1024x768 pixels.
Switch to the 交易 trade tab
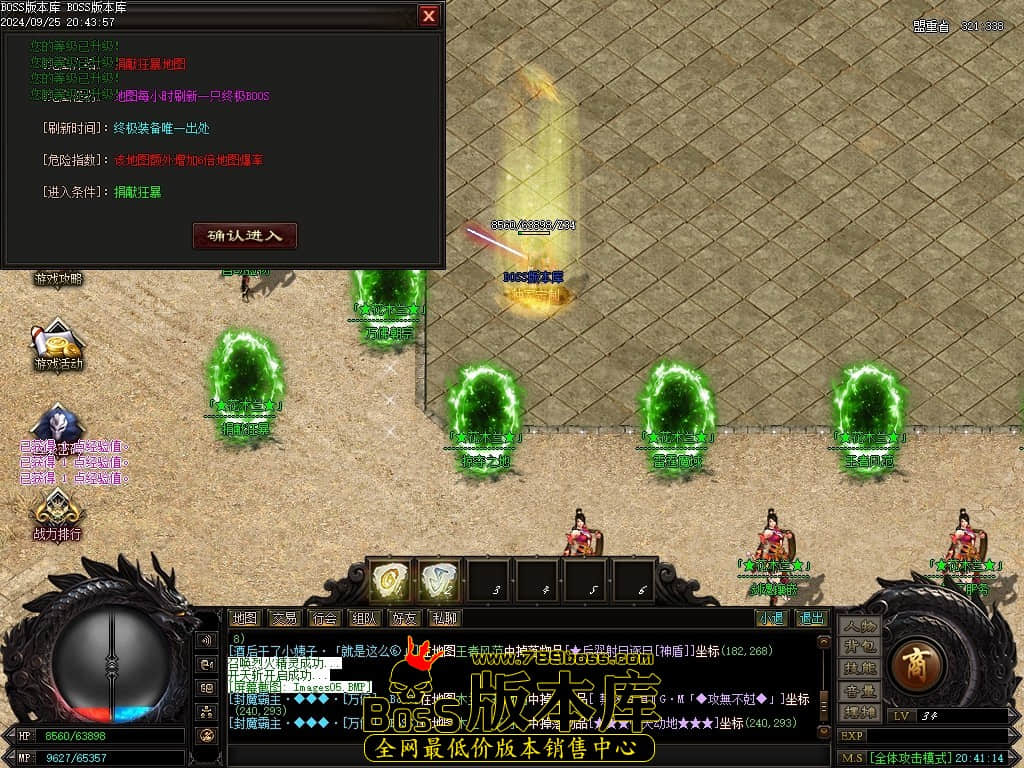[285, 618]
